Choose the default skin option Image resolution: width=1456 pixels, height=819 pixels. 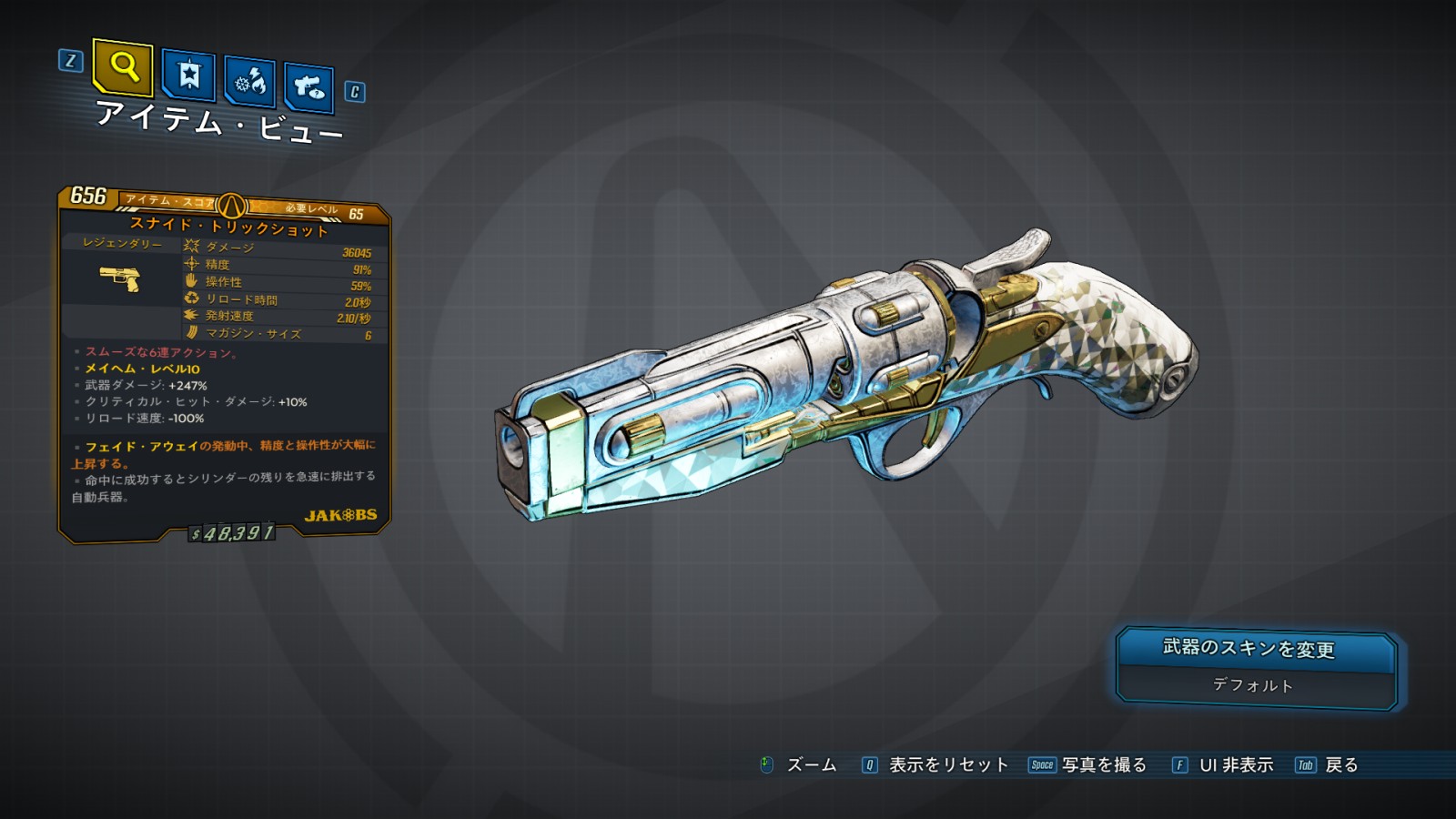[x=1253, y=685]
